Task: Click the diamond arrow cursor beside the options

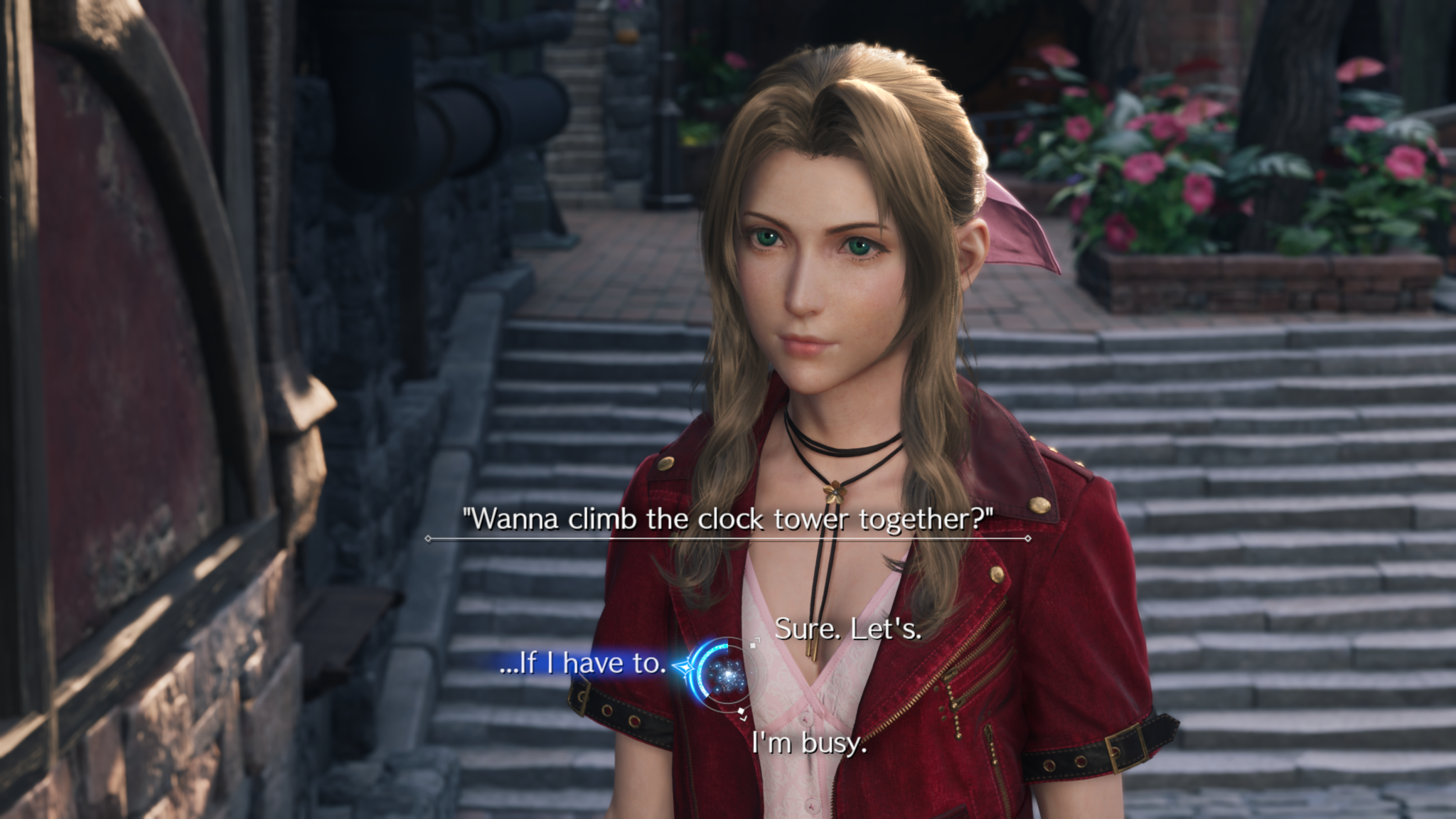Action: (685, 667)
